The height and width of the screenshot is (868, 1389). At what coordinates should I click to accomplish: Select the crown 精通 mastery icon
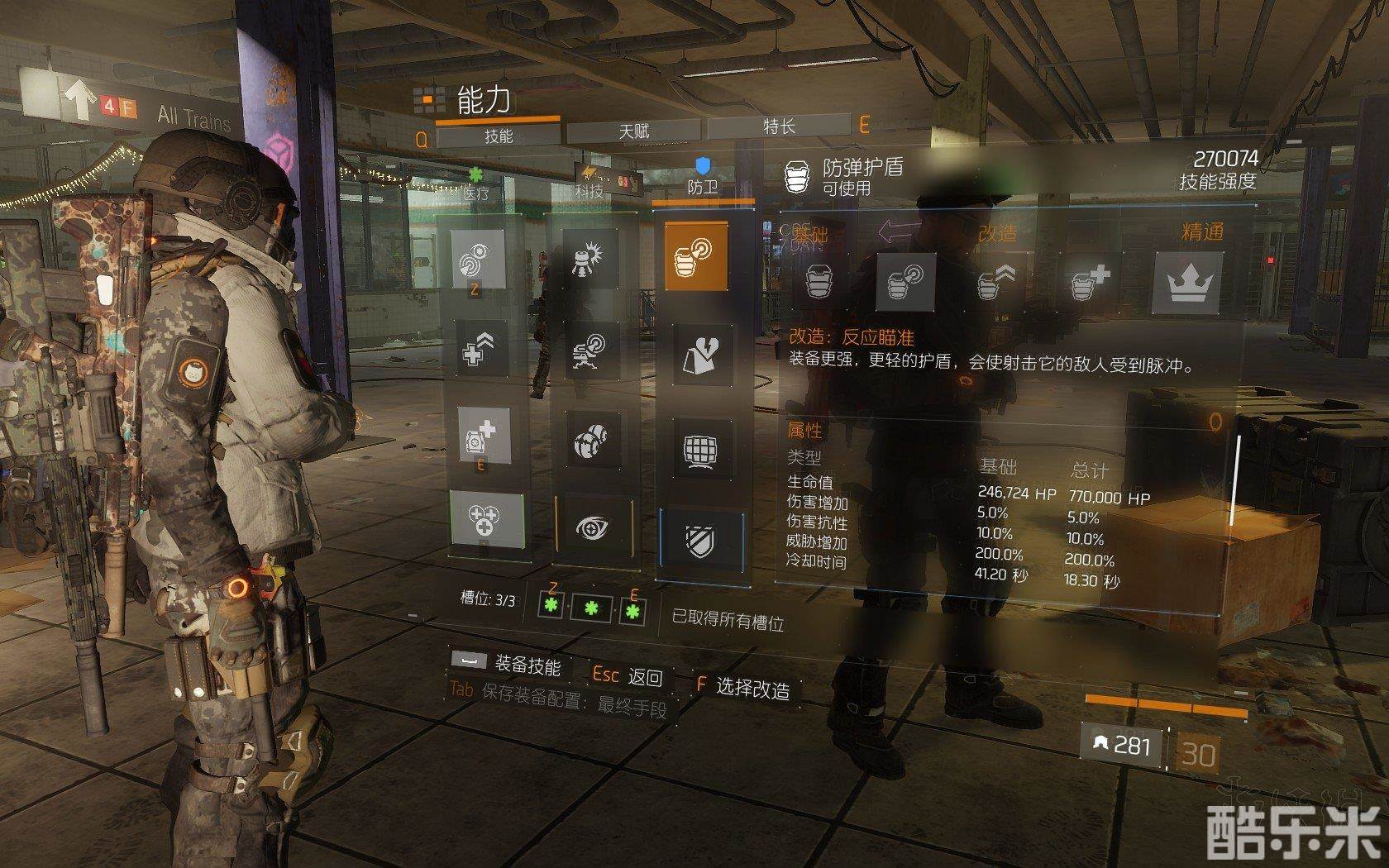[x=1187, y=283]
